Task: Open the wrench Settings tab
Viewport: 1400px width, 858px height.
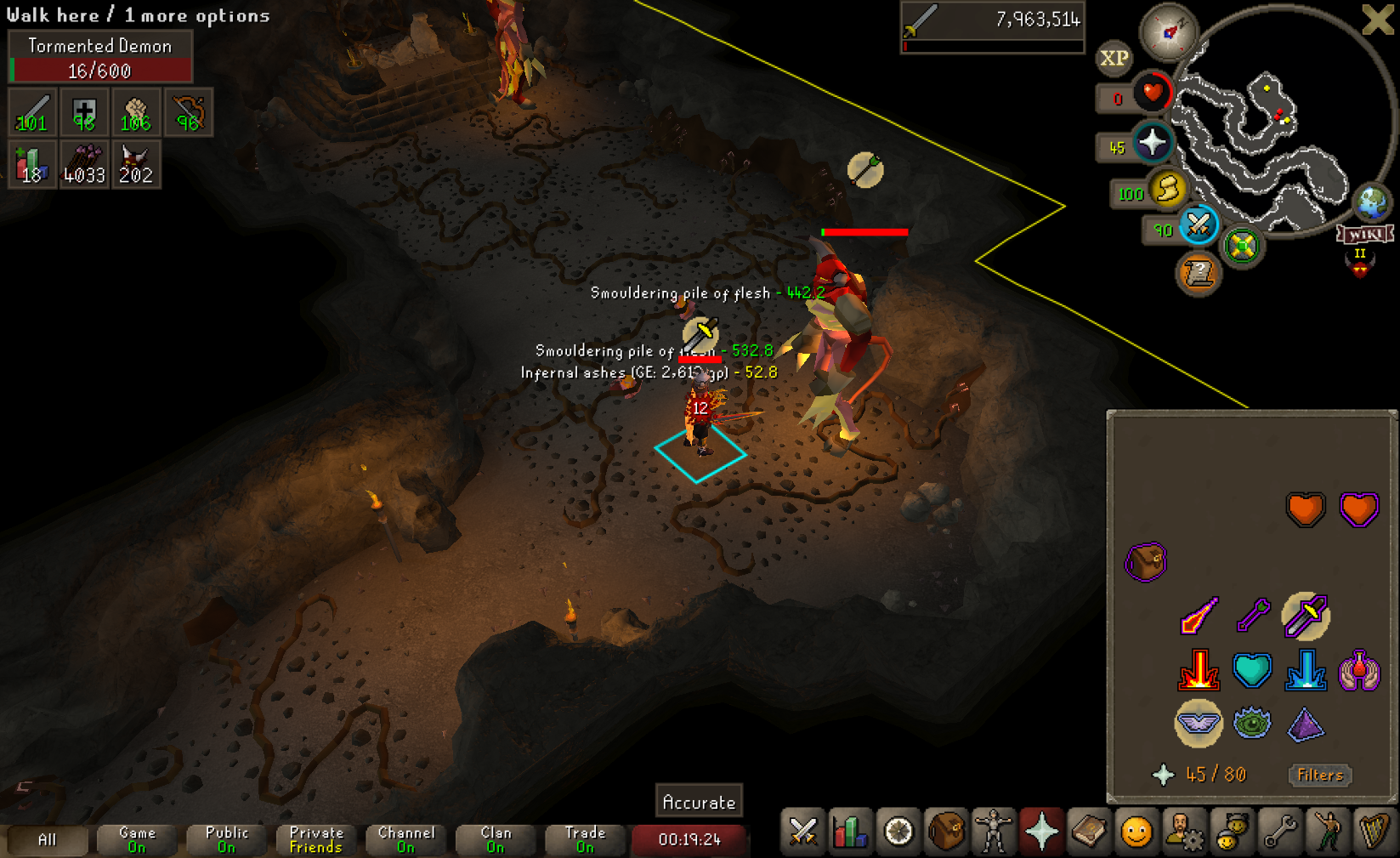Action: click(x=1278, y=832)
